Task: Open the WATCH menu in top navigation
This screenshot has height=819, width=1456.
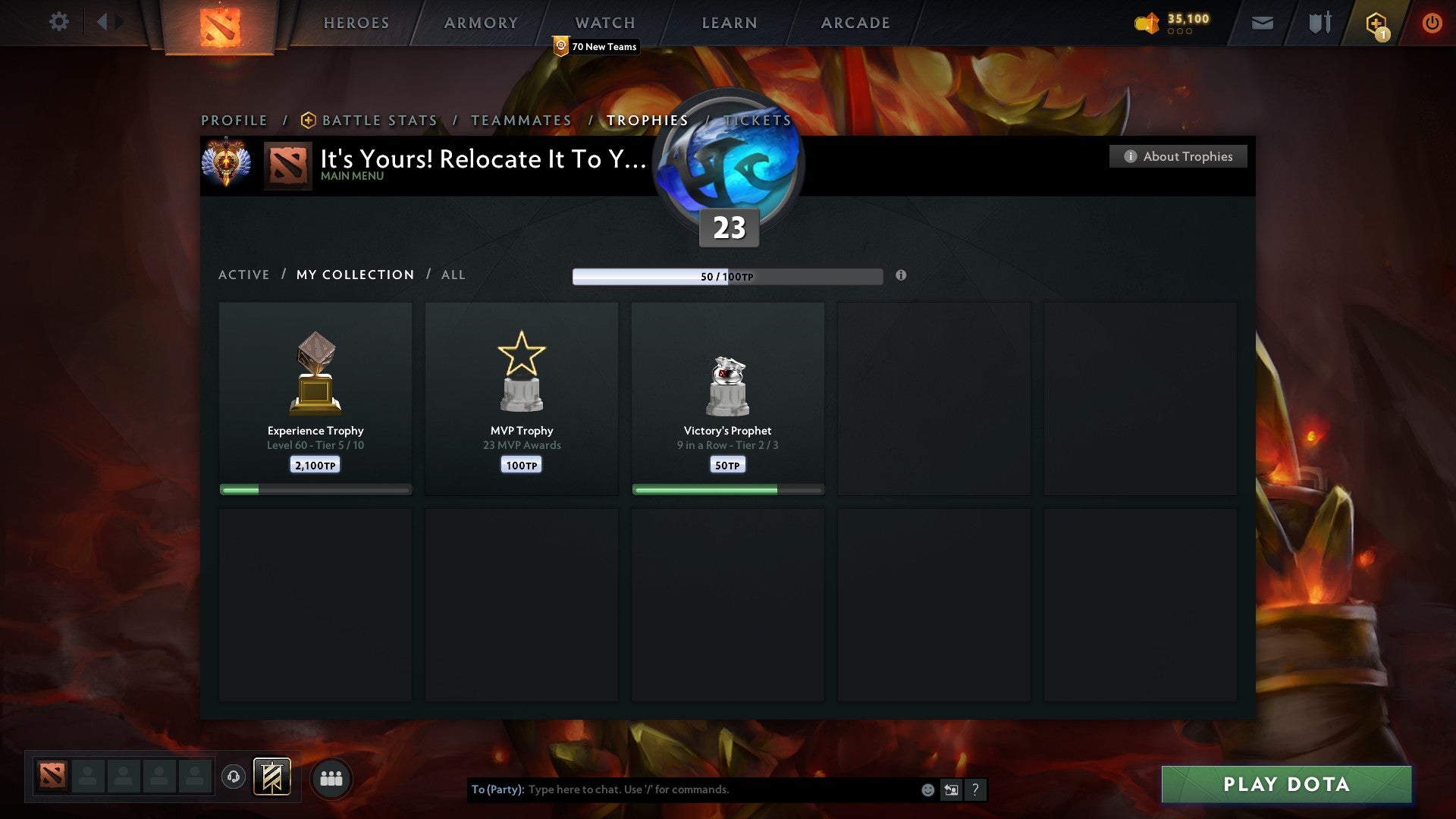Action: (x=603, y=22)
